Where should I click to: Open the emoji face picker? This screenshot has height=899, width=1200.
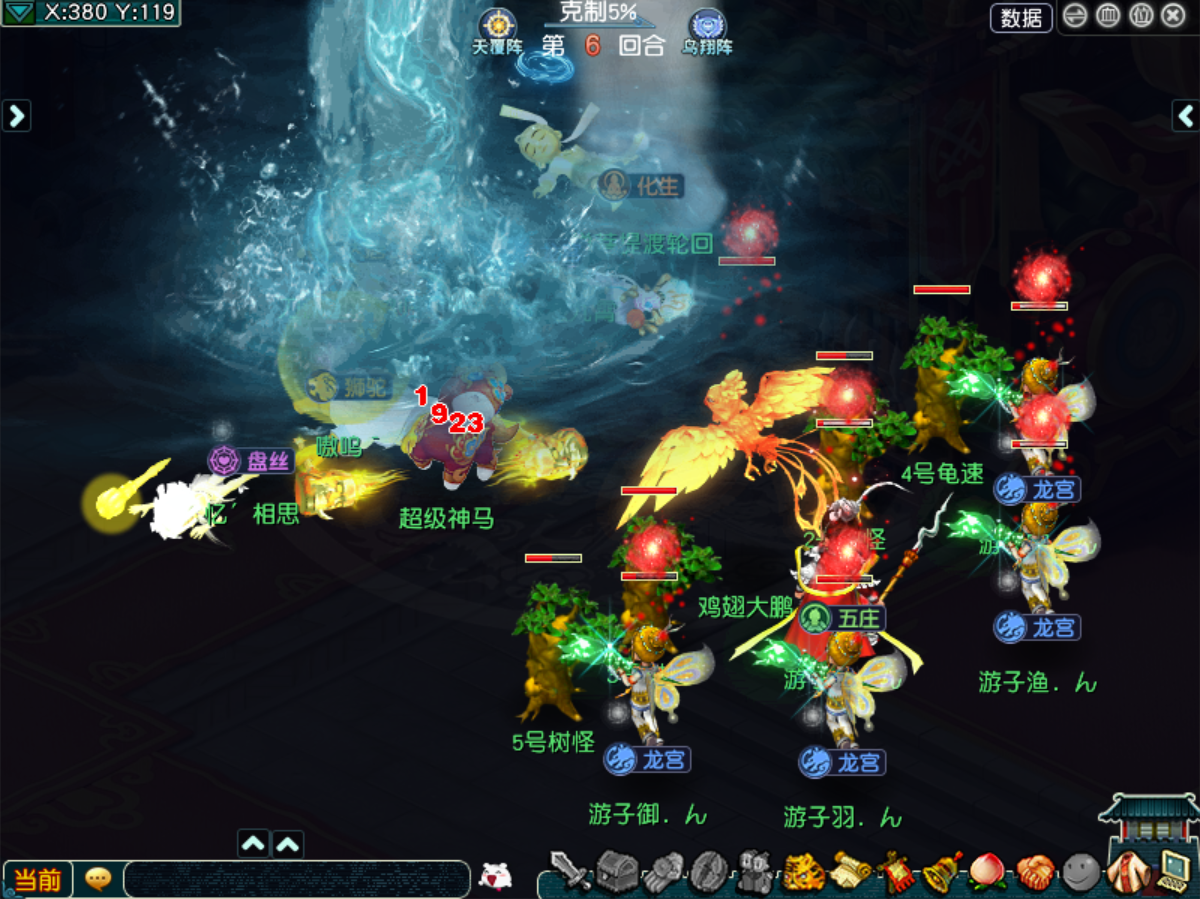tap(495, 876)
